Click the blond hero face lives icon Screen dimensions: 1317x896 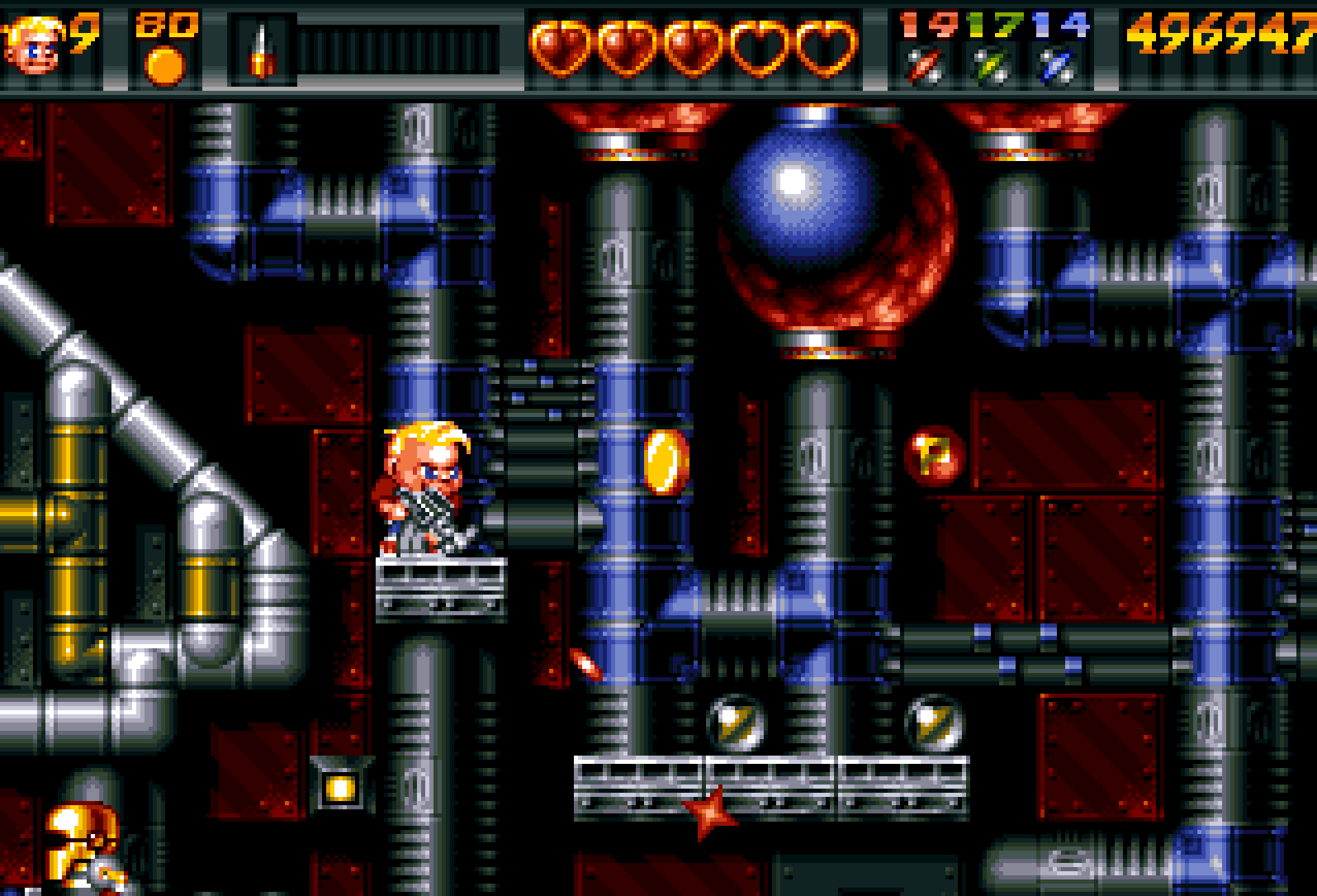(x=33, y=47)
